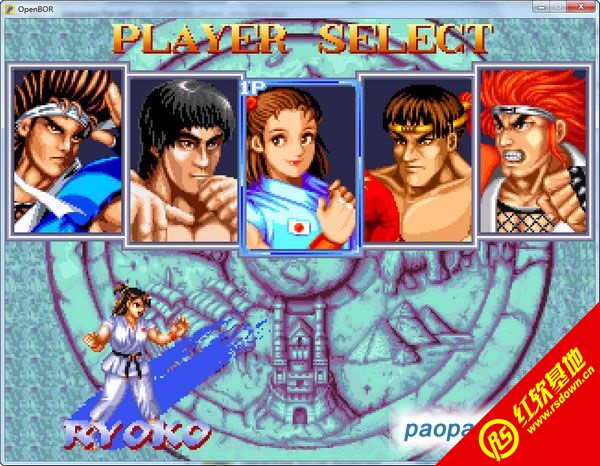Select the headband fighter in blue gi portrait

click(x=67, y=150)
